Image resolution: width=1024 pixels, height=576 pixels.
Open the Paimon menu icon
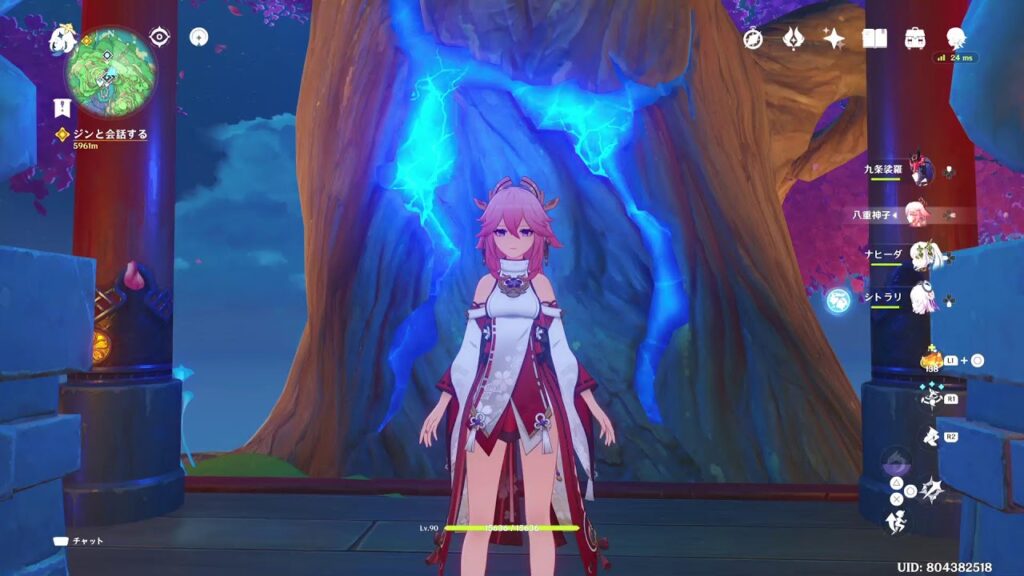tap(62, 38)
